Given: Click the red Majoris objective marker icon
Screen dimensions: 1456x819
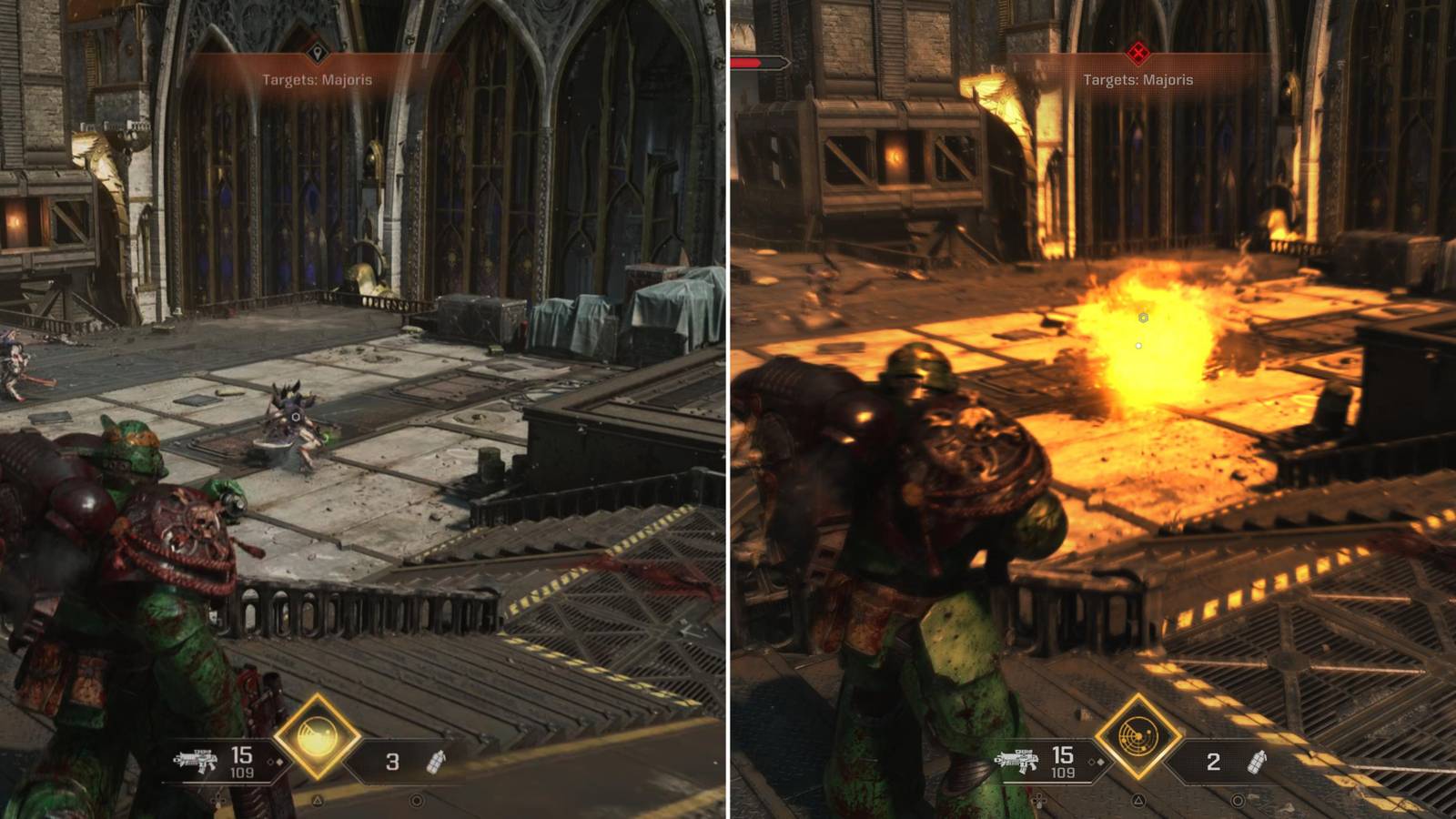Looking at the screenshot, I should 1138,52.
